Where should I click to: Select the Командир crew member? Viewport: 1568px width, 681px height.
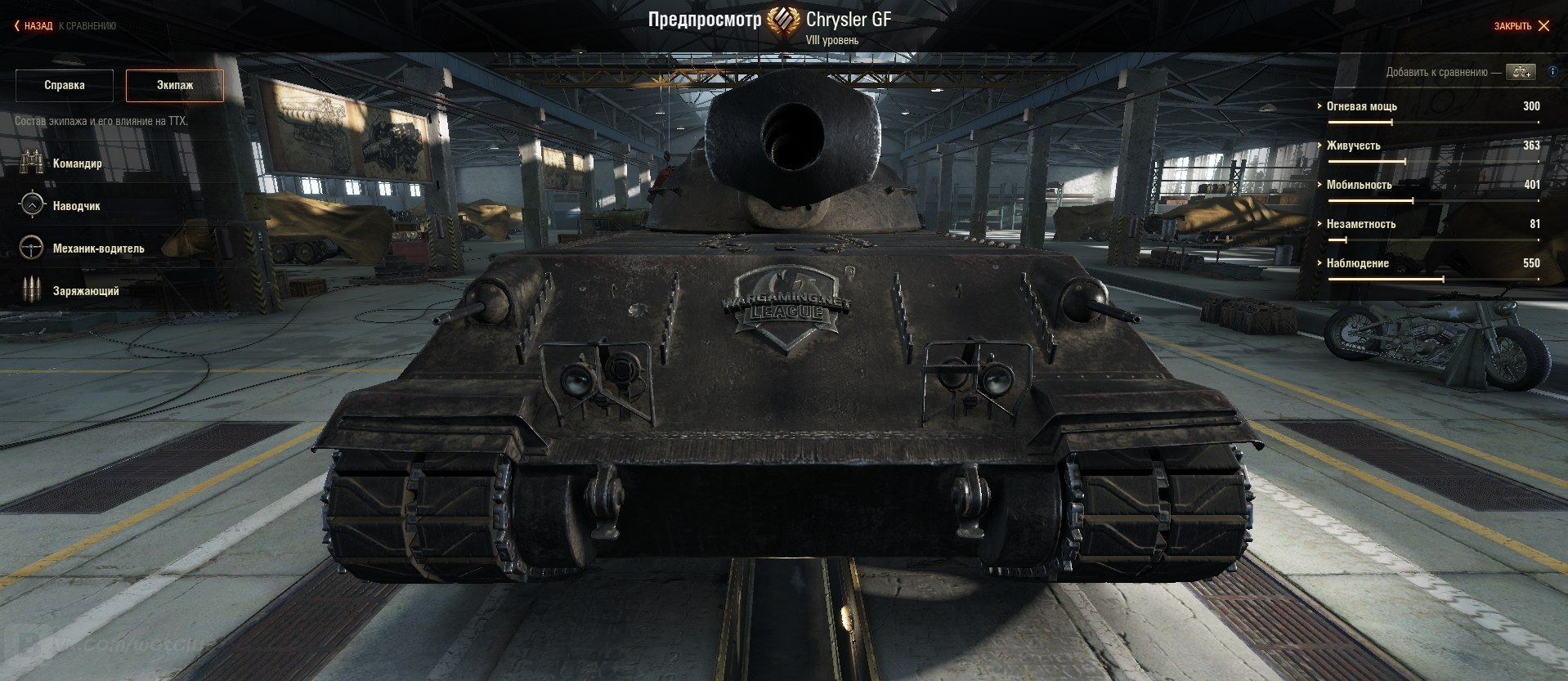(77, 164)
